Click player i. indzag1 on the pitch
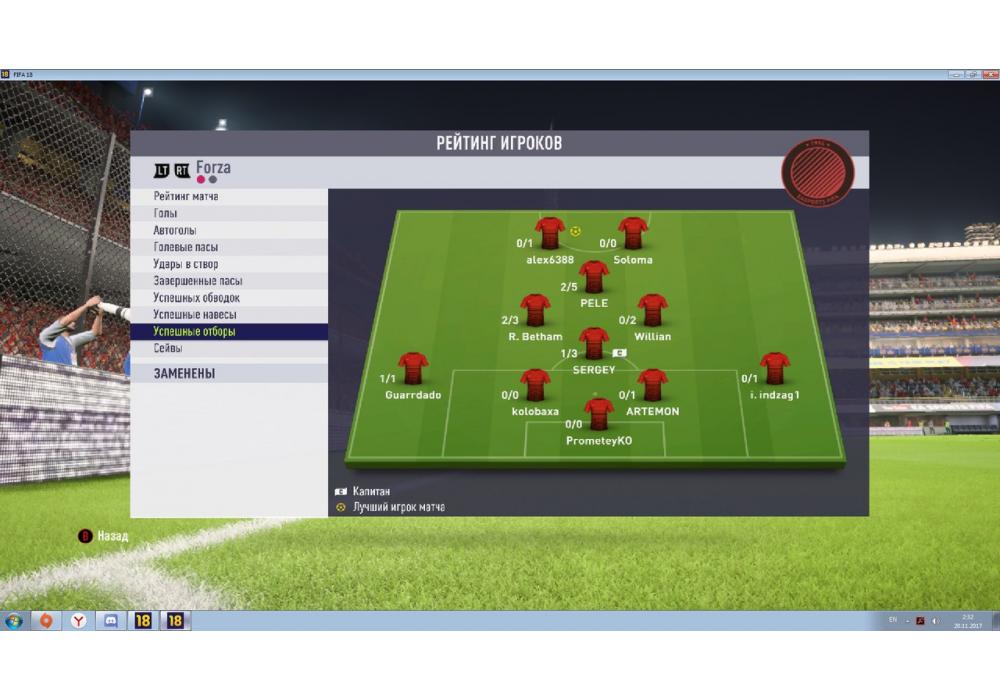Image resolution: width=1000 pixels, height=700 pixels. [774, 368]
